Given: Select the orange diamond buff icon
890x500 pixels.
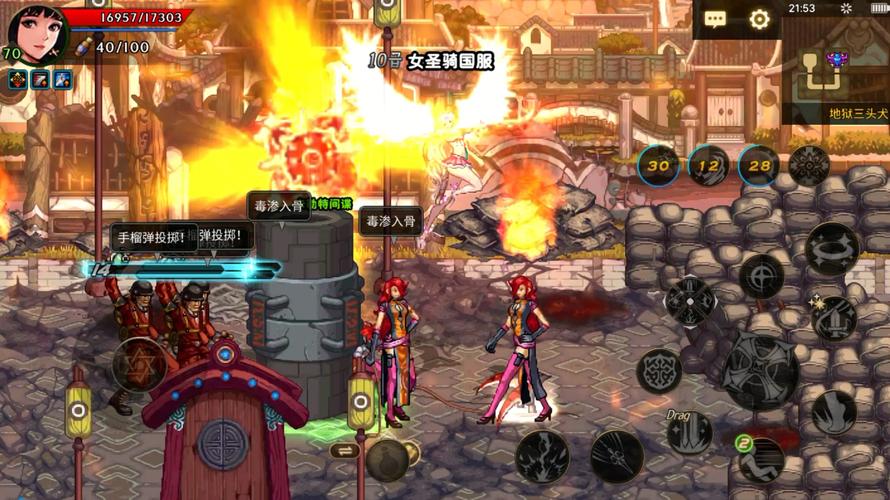Looking at the screenshot, I should [17, 79].
